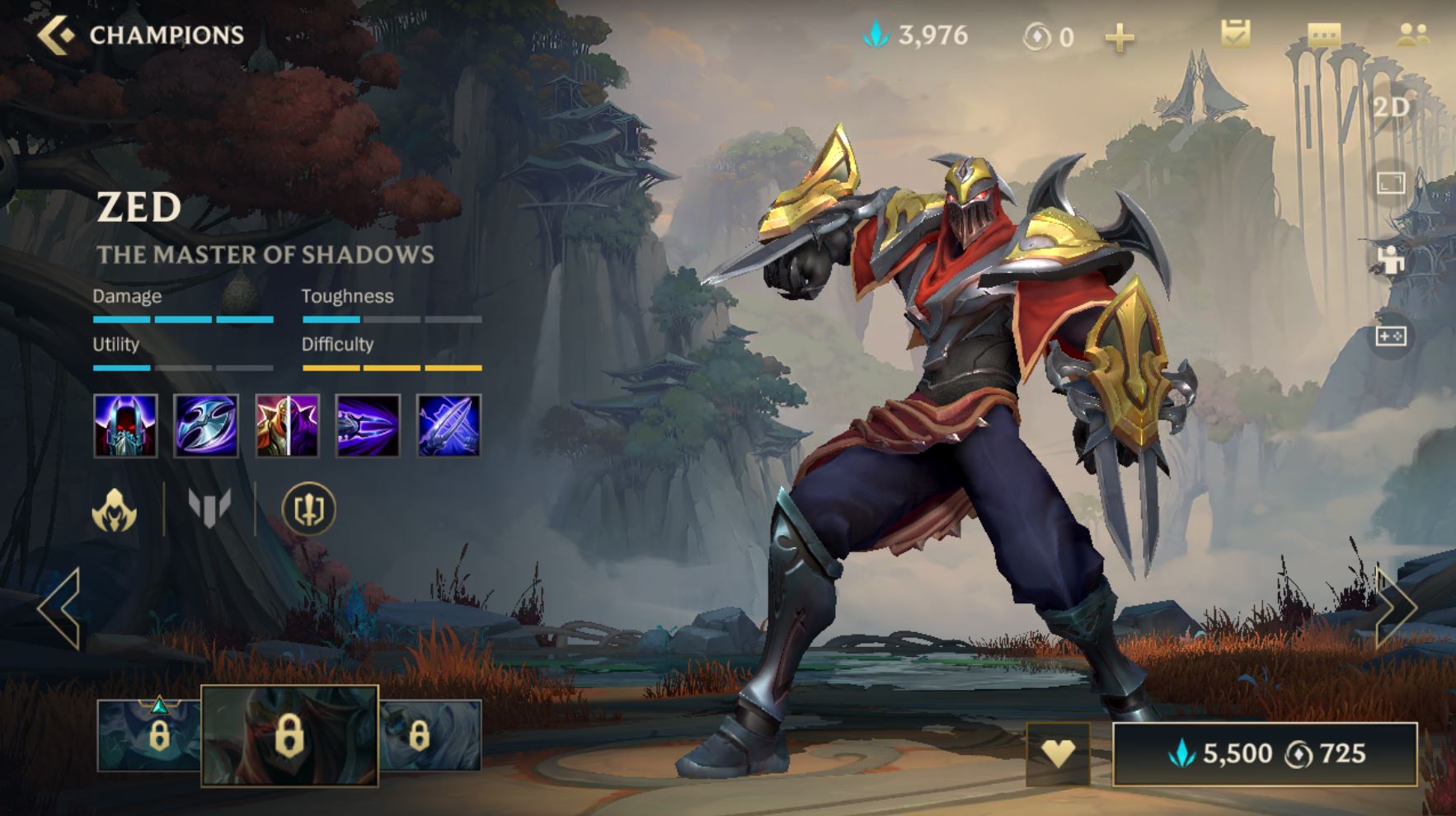Show the champion model pose icon

click(x=1391, y=260)
